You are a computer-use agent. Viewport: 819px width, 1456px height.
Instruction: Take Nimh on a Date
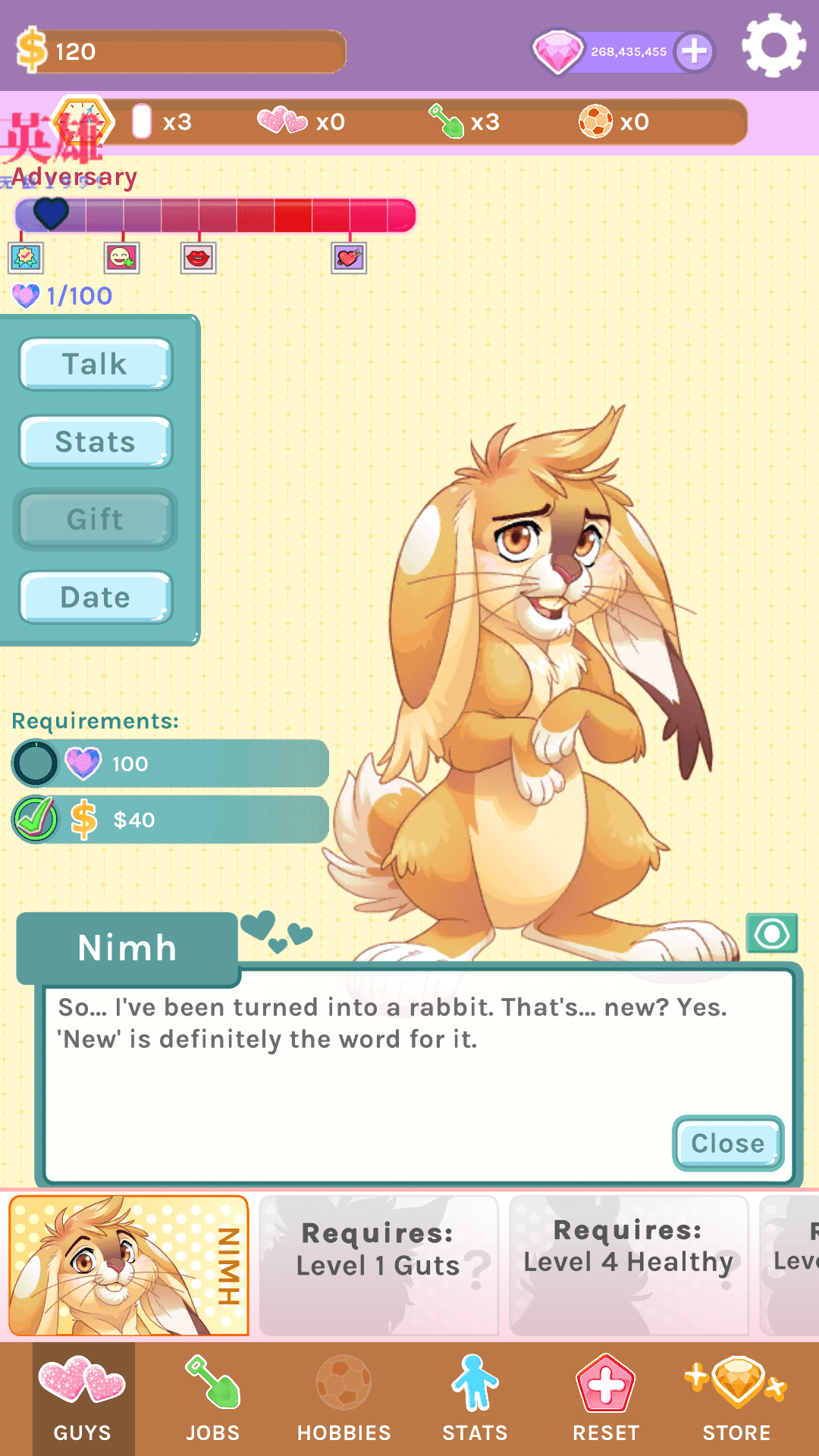(96, 598)
